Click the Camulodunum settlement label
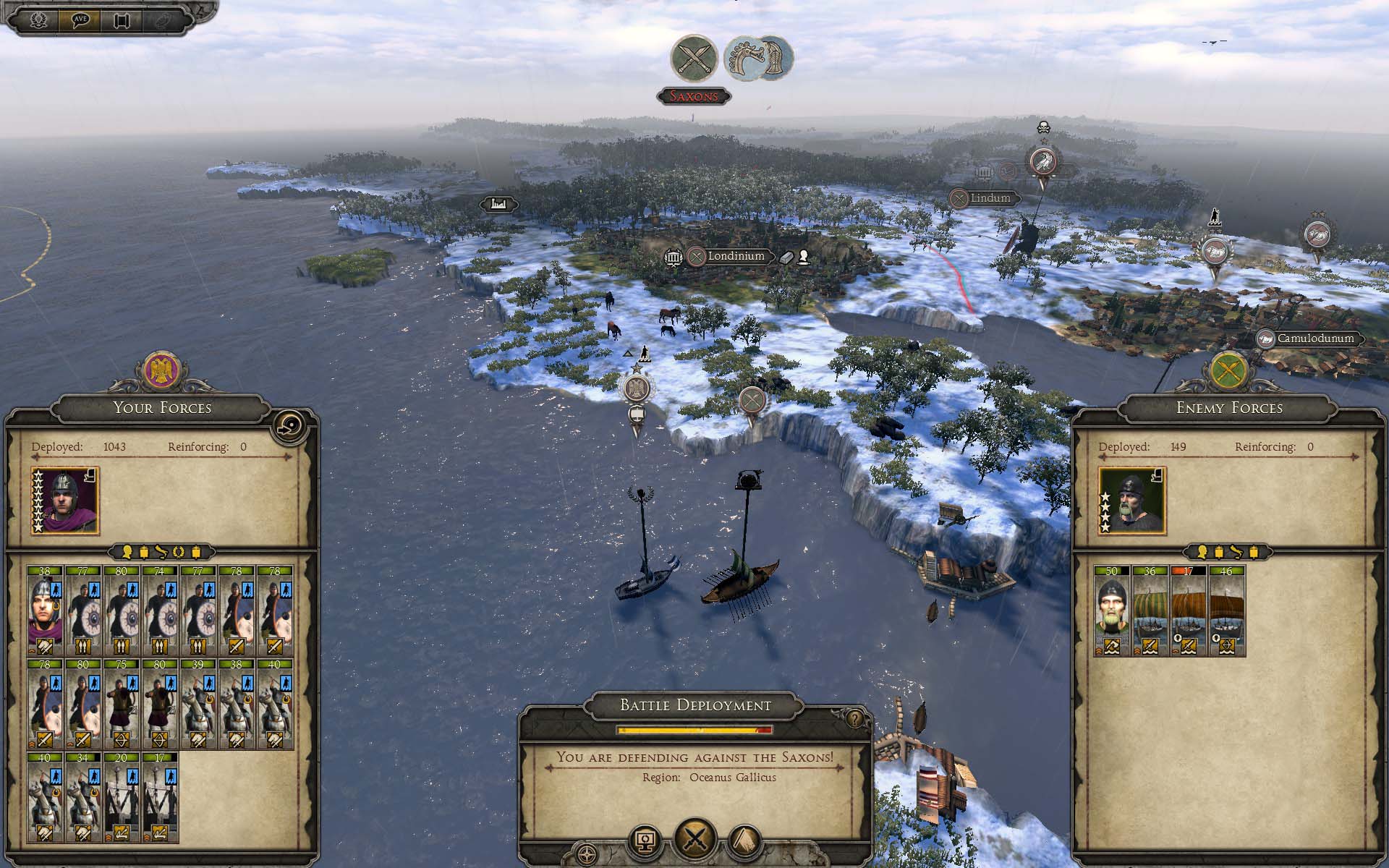1389x868 pixels. pyautogui.click(x=1314, y=339)
